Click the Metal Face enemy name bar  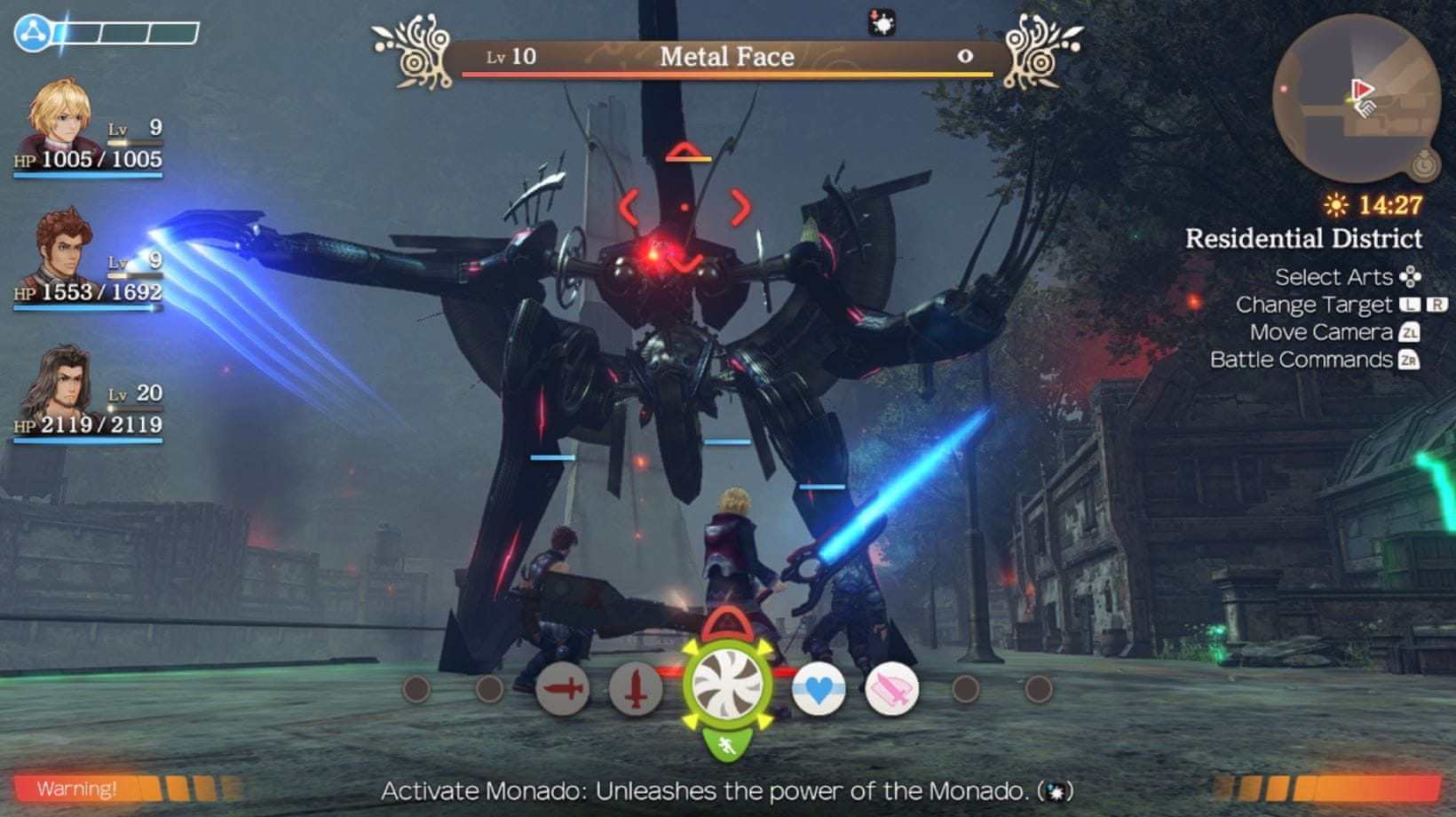pos(727,57)
